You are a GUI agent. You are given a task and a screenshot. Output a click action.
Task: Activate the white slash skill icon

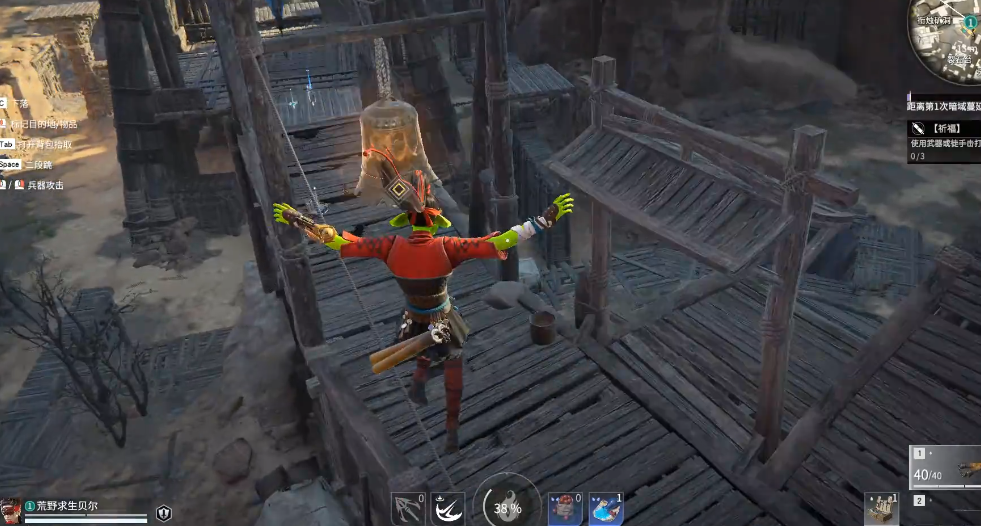coord(448,509)
